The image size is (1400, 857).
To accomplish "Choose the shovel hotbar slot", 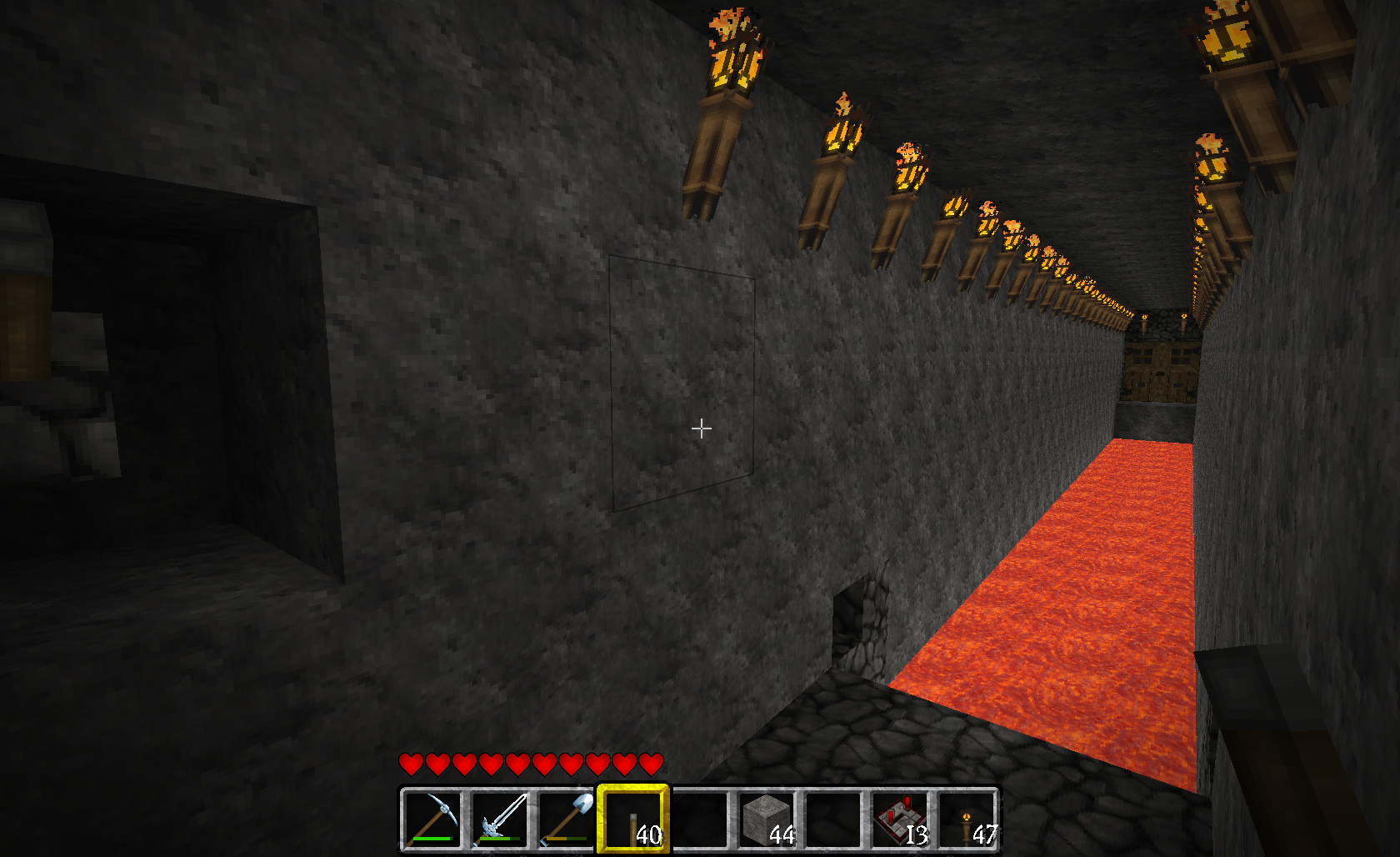I will tap(566, 819).
